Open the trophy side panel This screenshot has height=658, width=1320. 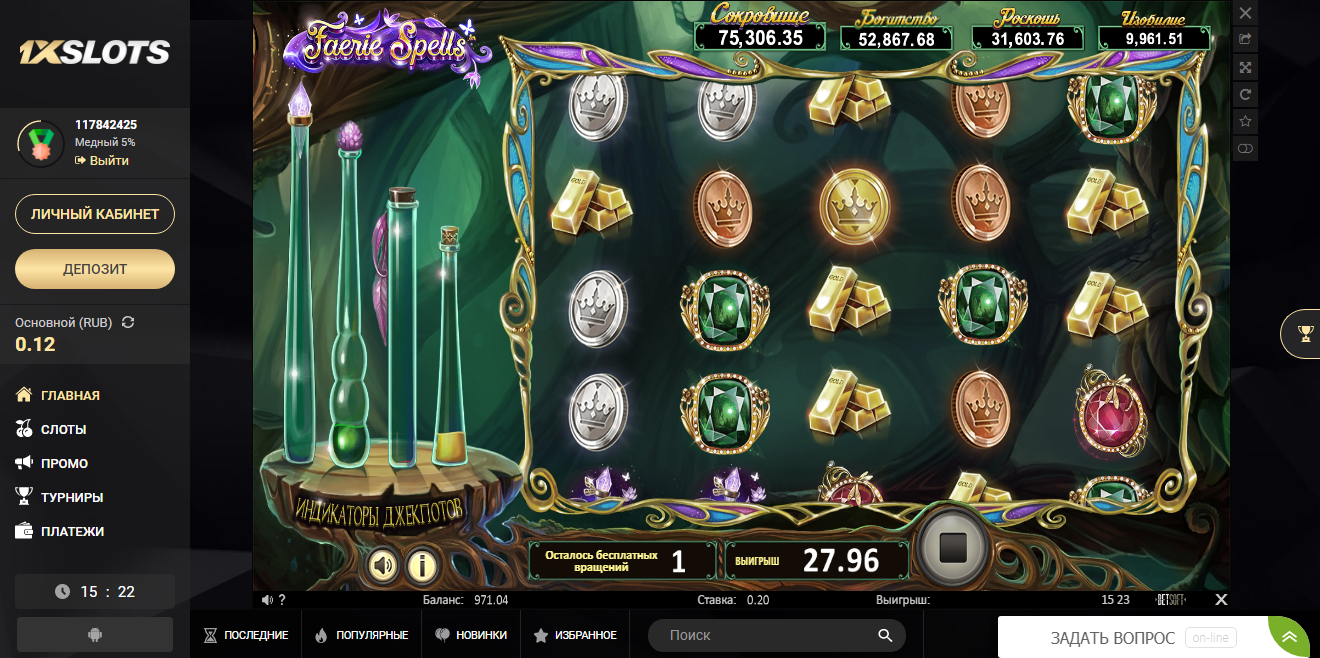point(1304,334)
